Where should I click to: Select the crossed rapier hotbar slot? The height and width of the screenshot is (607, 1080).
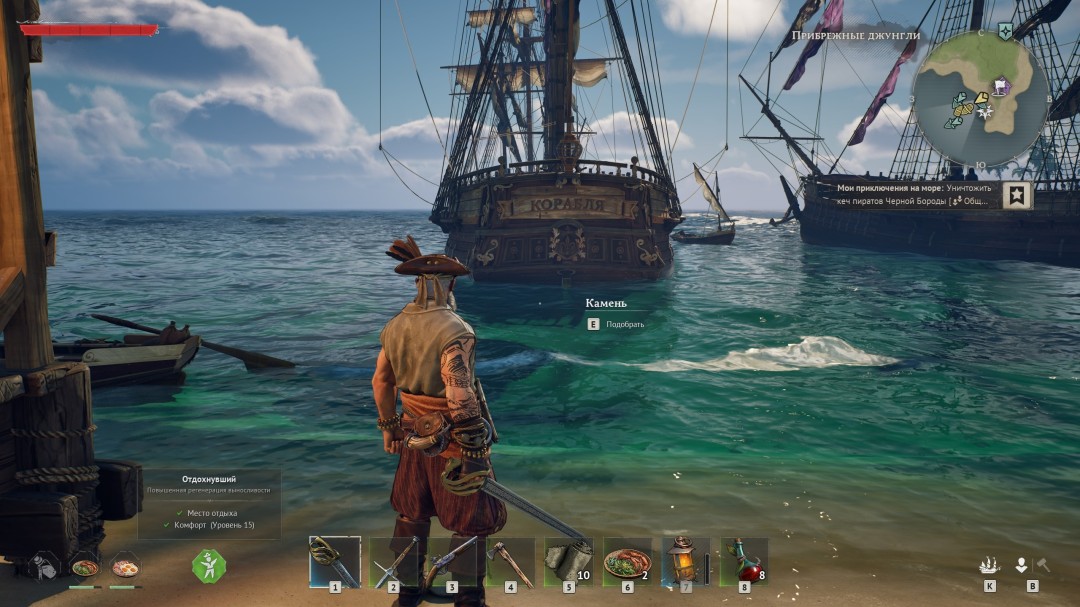[x=393, y=561]
